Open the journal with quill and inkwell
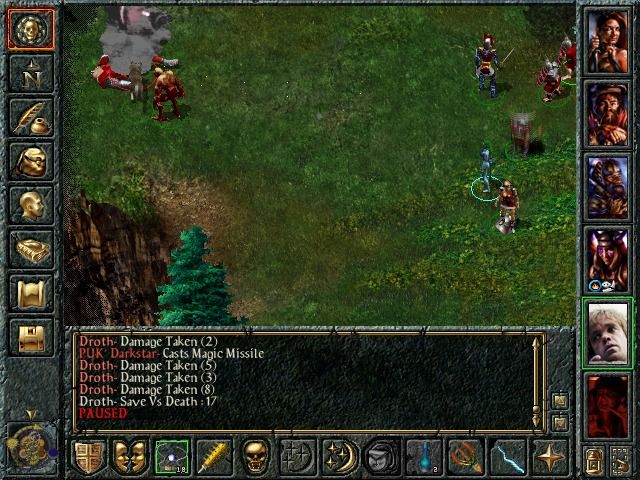 pyautogui.click(x=31, y=116)
